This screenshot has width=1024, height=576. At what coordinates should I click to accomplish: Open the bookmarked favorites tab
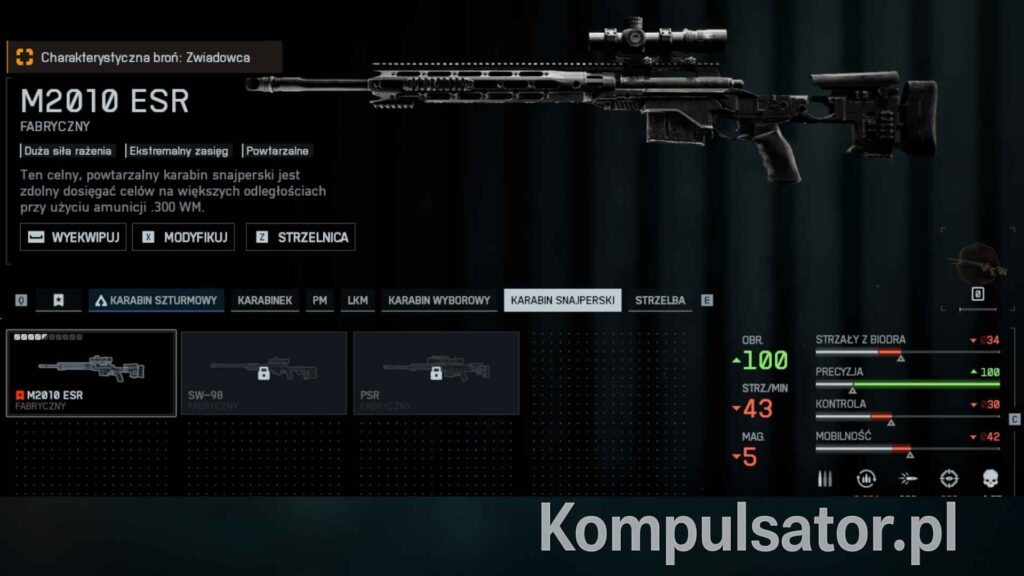pyautogui.click(x=58, y=300)
